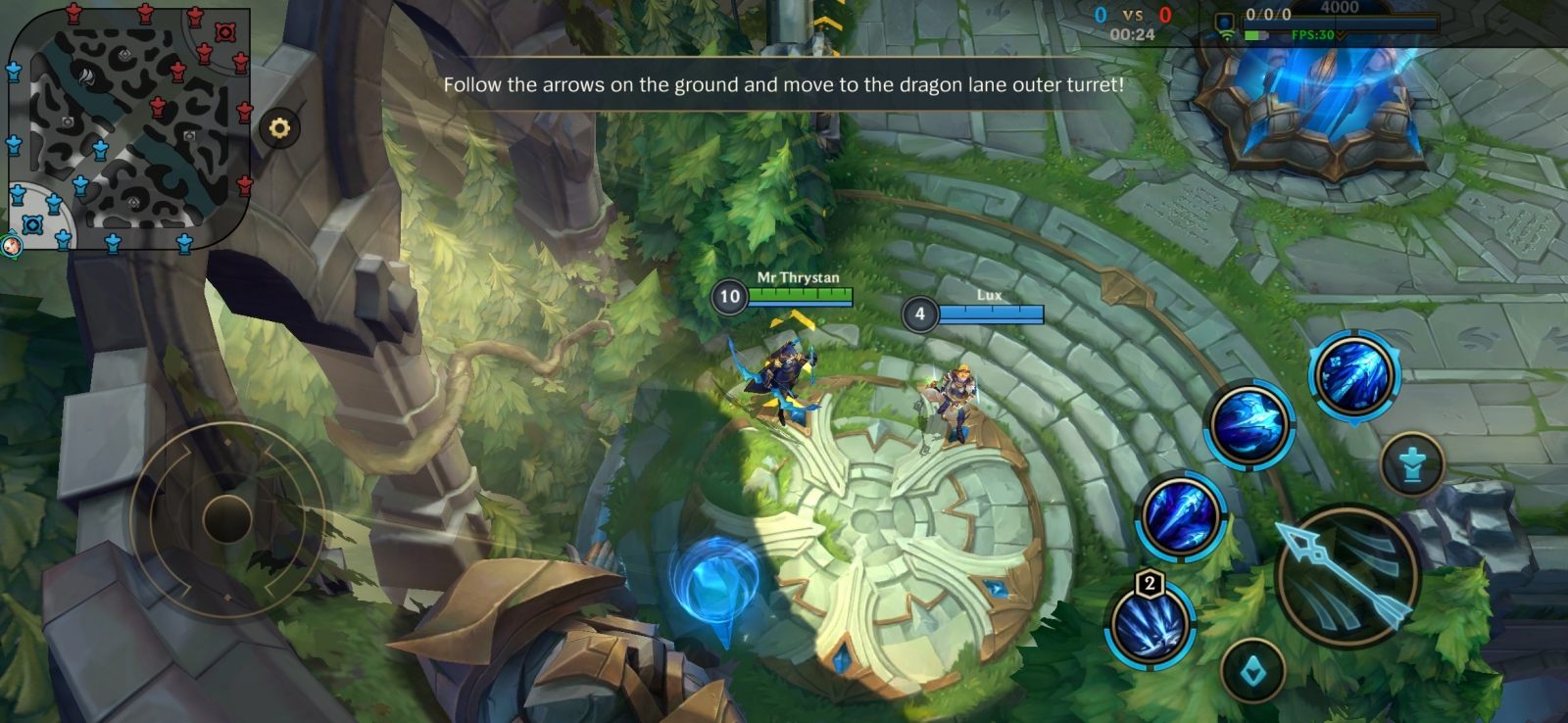Select the turret targeting button
The height and width of the screenshot is (723, 1568).
[1411, 465]
